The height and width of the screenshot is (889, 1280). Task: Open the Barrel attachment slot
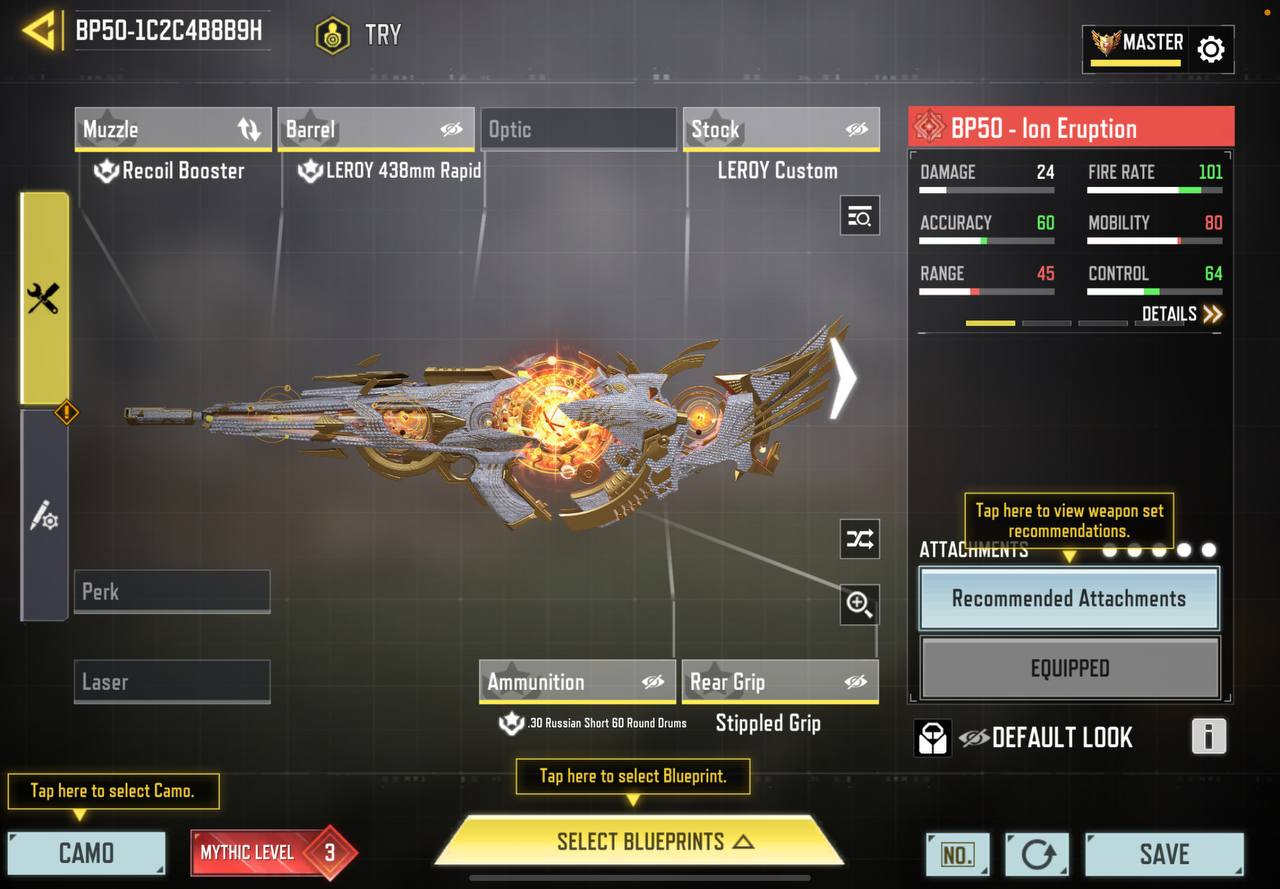(375, 130)
